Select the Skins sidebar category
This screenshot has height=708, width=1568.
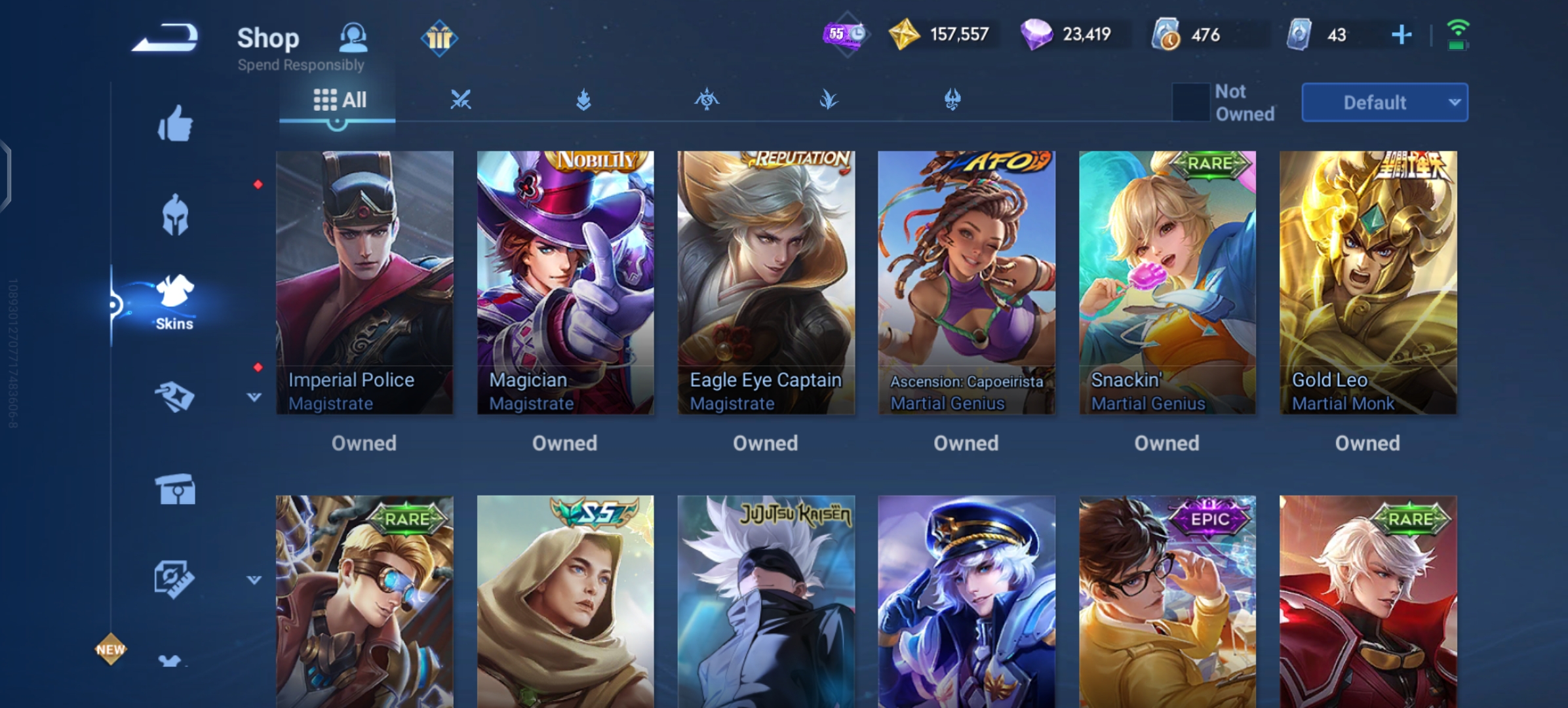tap(174, 302)
